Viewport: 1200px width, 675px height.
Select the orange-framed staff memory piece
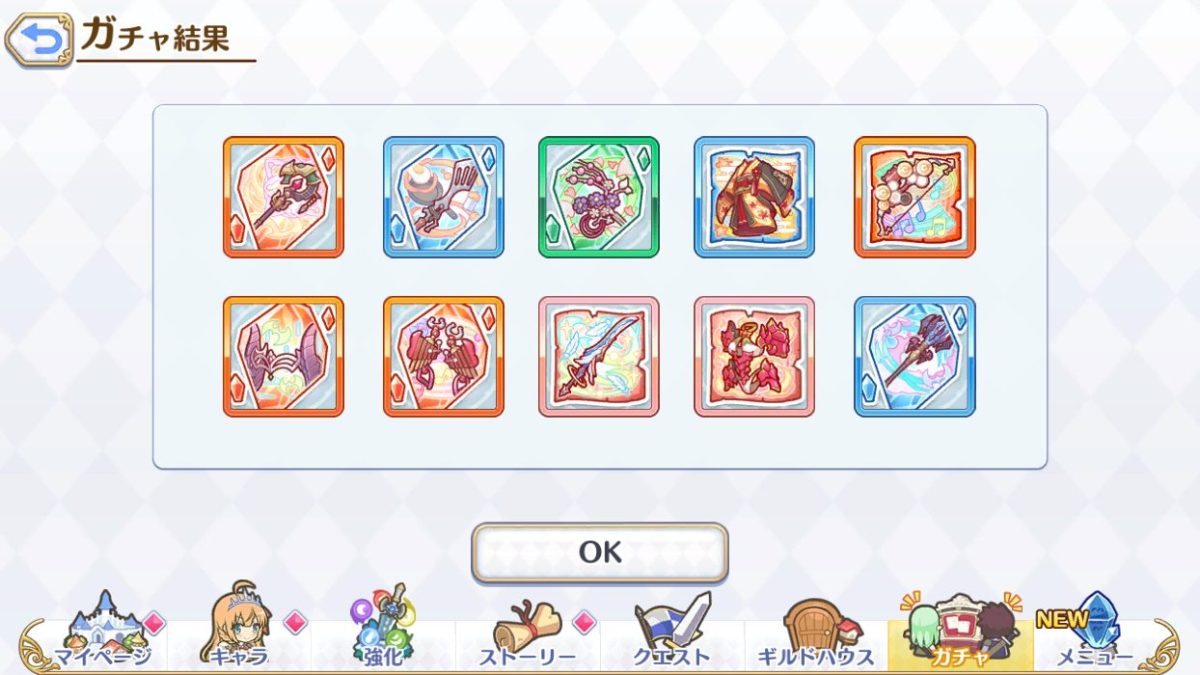point(283,197)
